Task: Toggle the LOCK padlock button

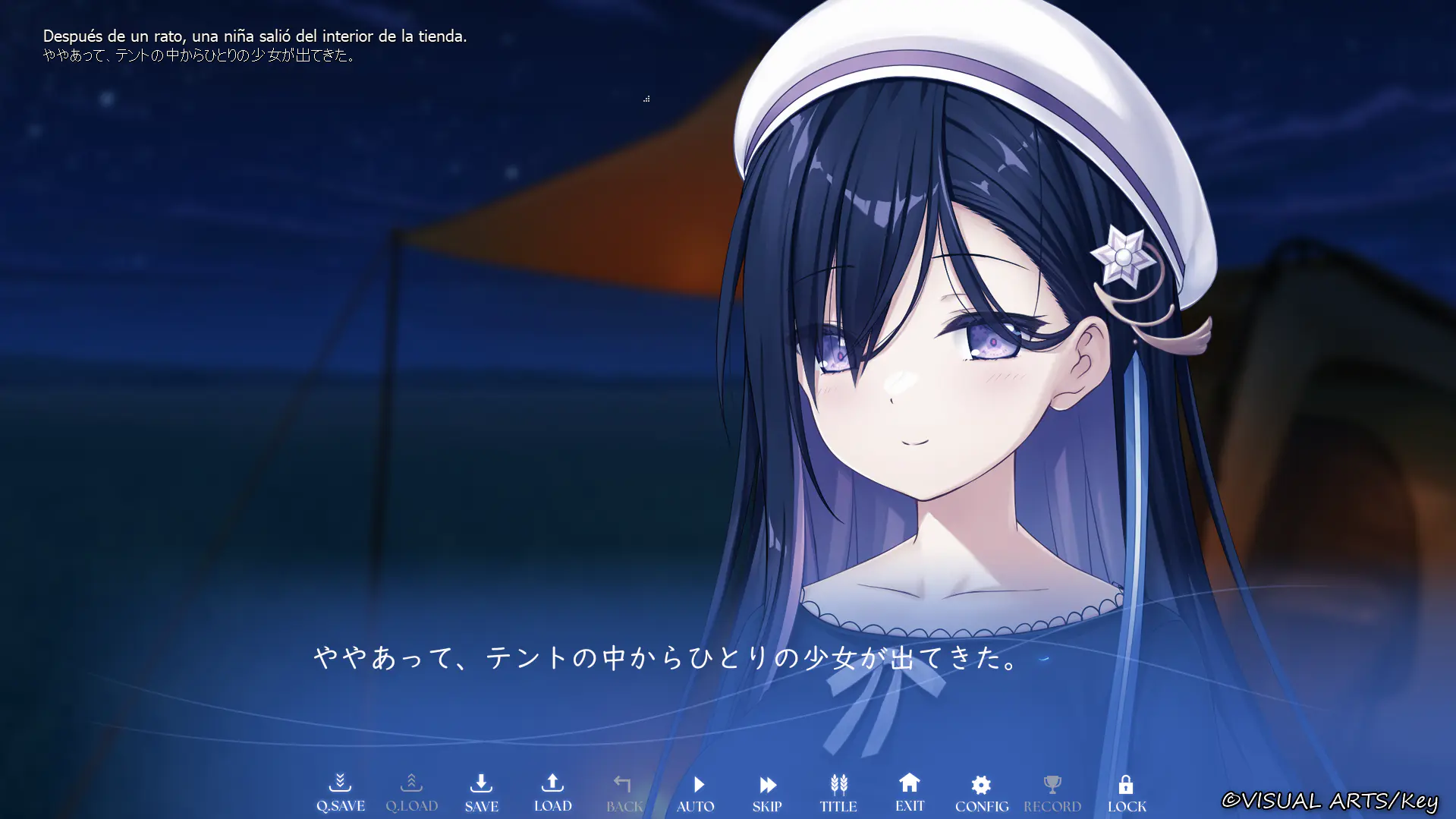Action: tap(1127, 792)
